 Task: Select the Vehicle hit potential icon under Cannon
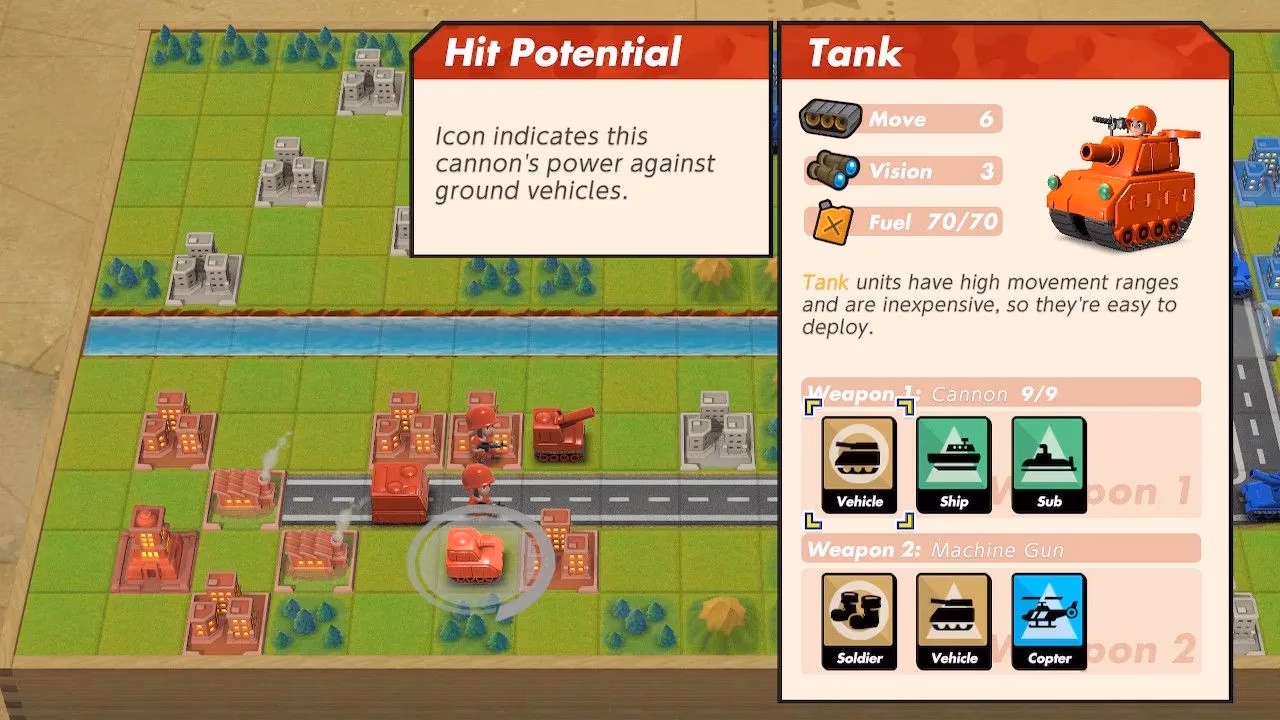(859, 462)
